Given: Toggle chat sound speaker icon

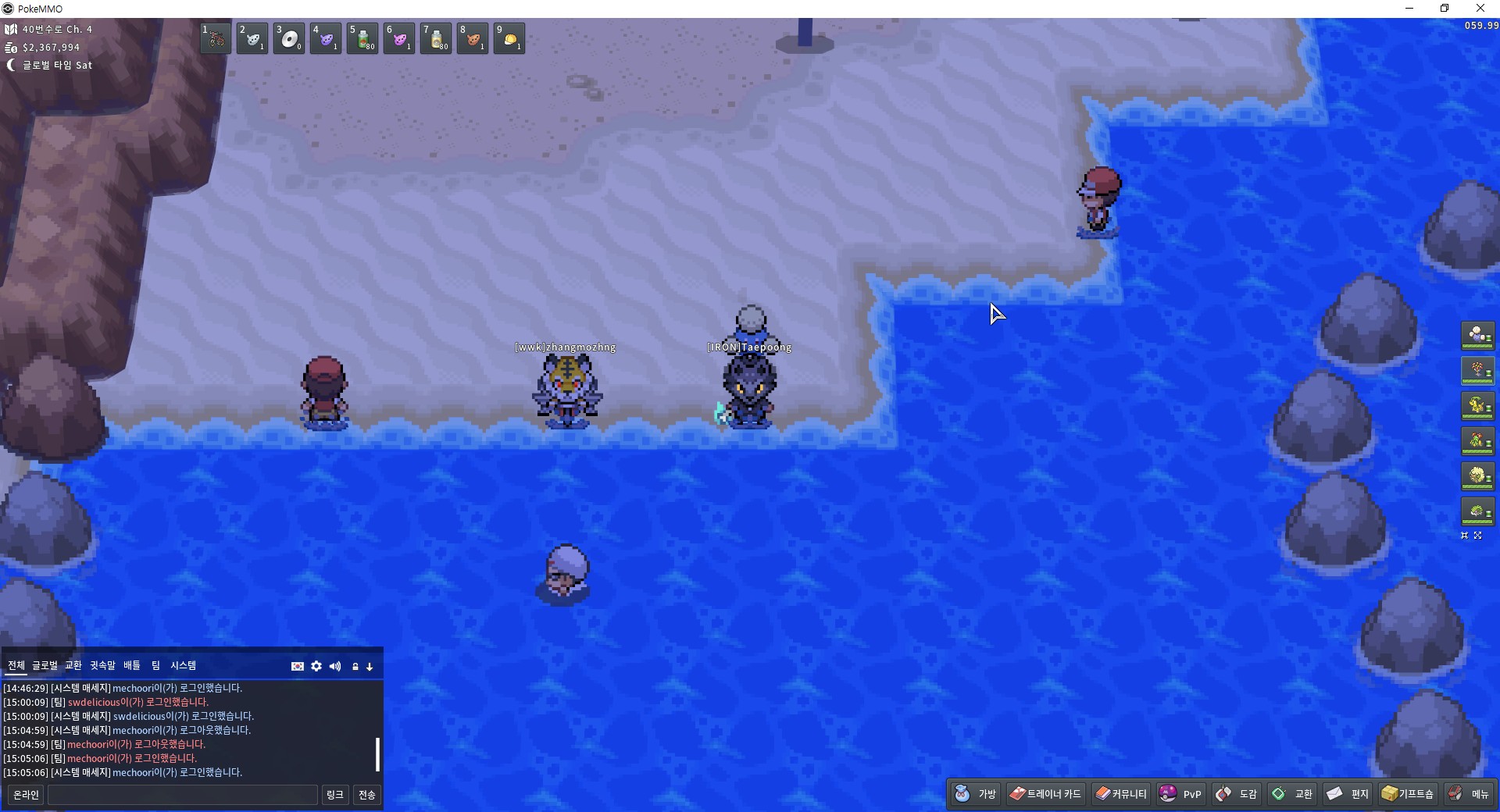Looking at the screenshot, I should tap(335, 666).
